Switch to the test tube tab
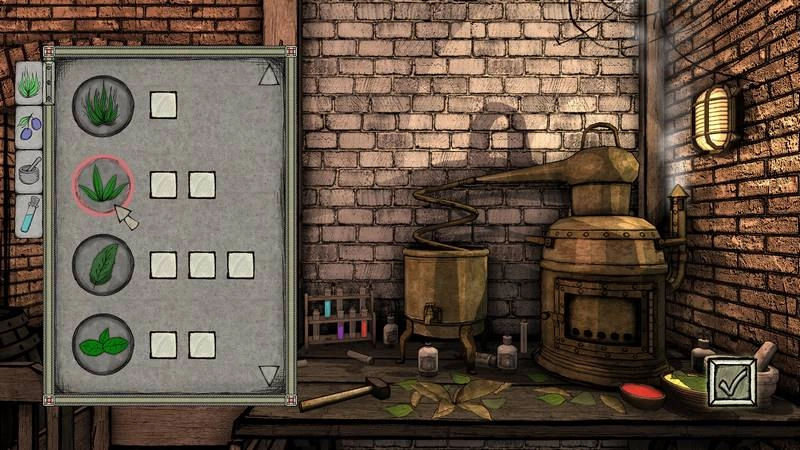 click(29, 215)
